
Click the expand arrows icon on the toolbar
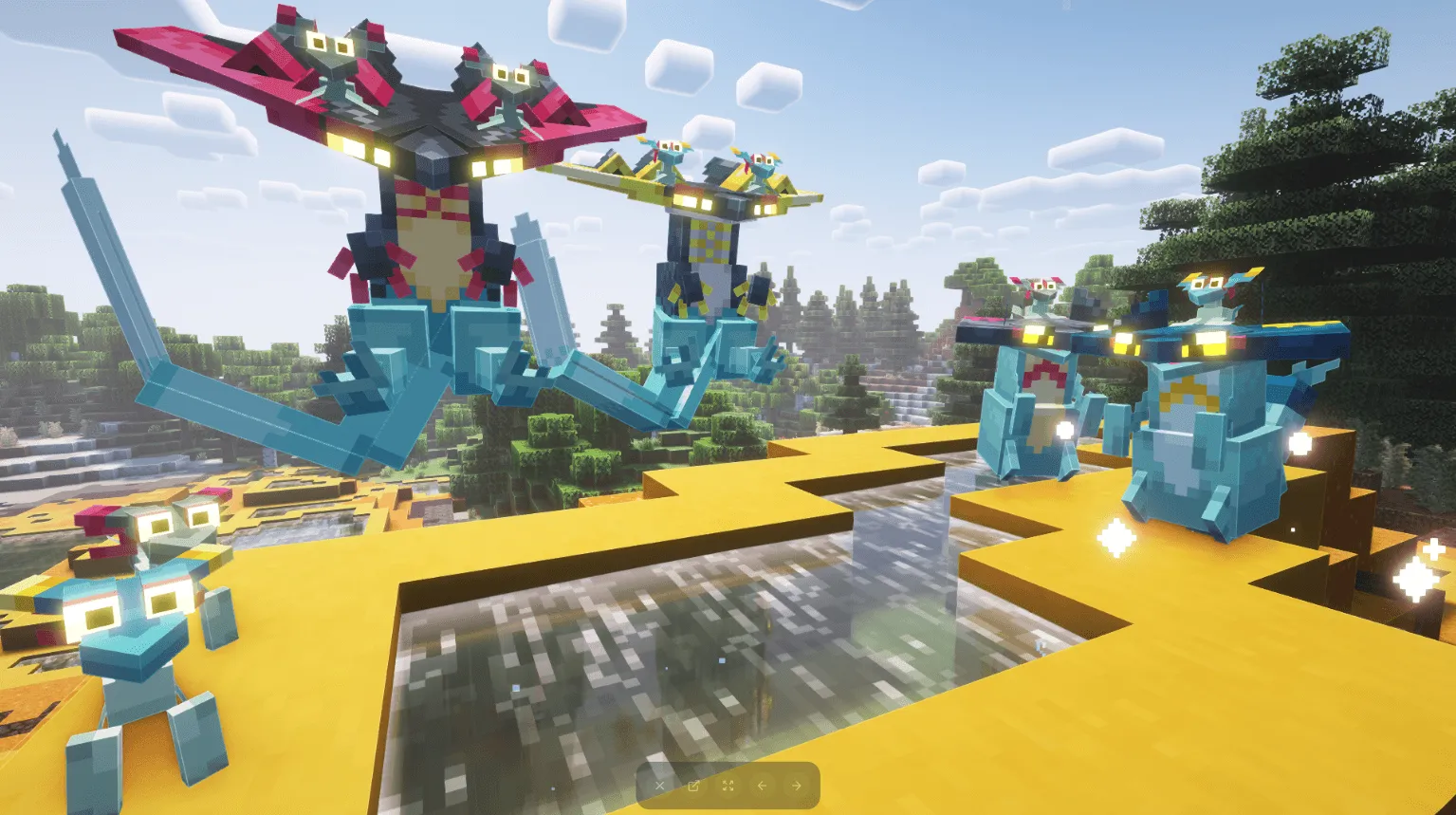728,786
